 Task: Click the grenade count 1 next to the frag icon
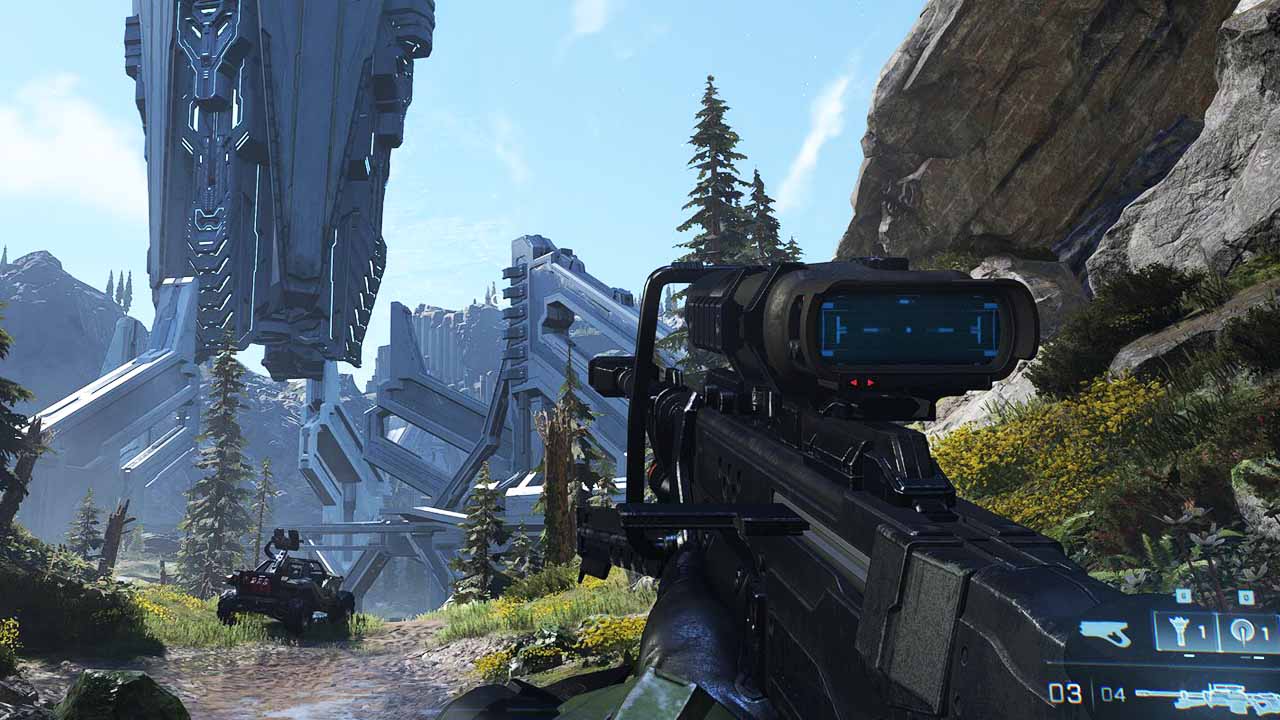click(1202, 632)
